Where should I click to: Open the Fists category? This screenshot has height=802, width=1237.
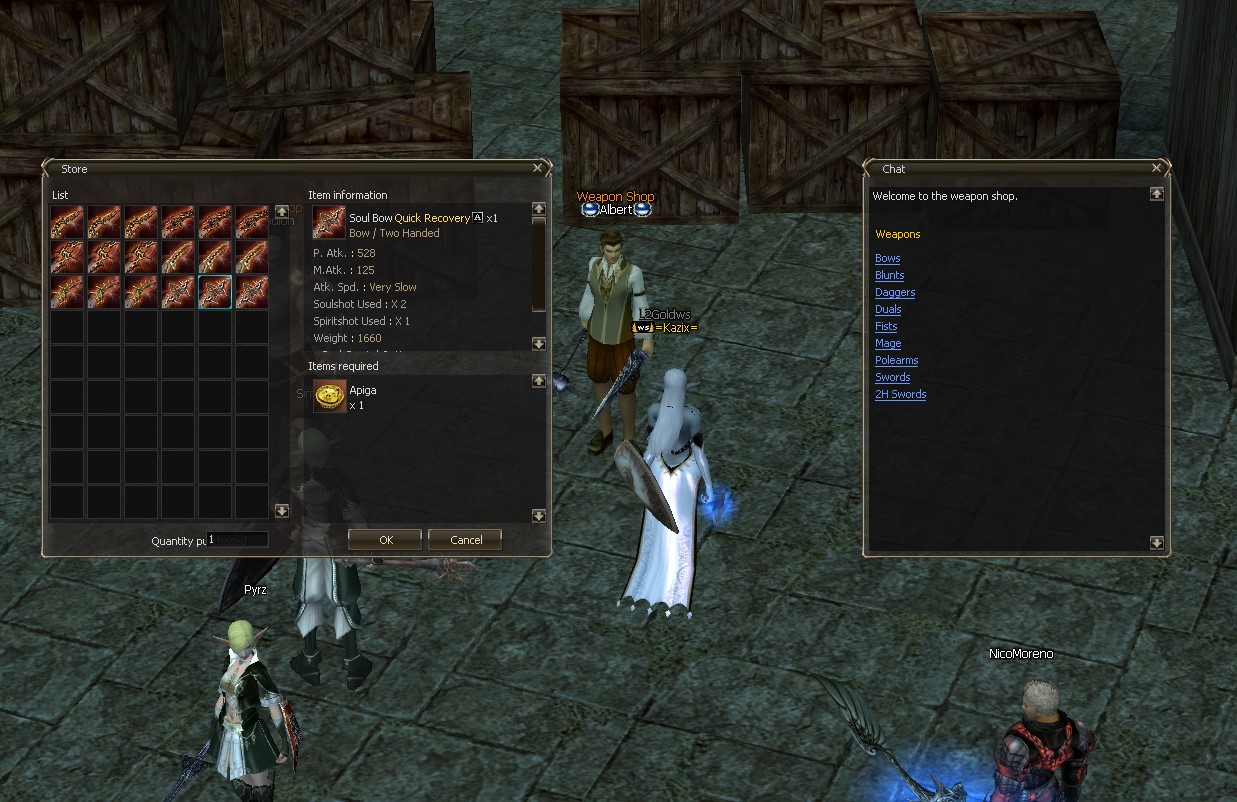(x=886, y=326)
